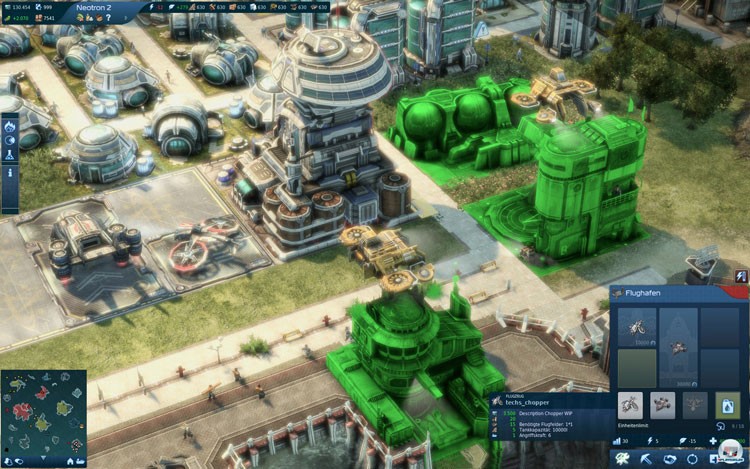This screenshot has width=750, height=469.
Task: Click the flask research icon in sidebar
Action: pyautogui.click(x=9, y=154)
